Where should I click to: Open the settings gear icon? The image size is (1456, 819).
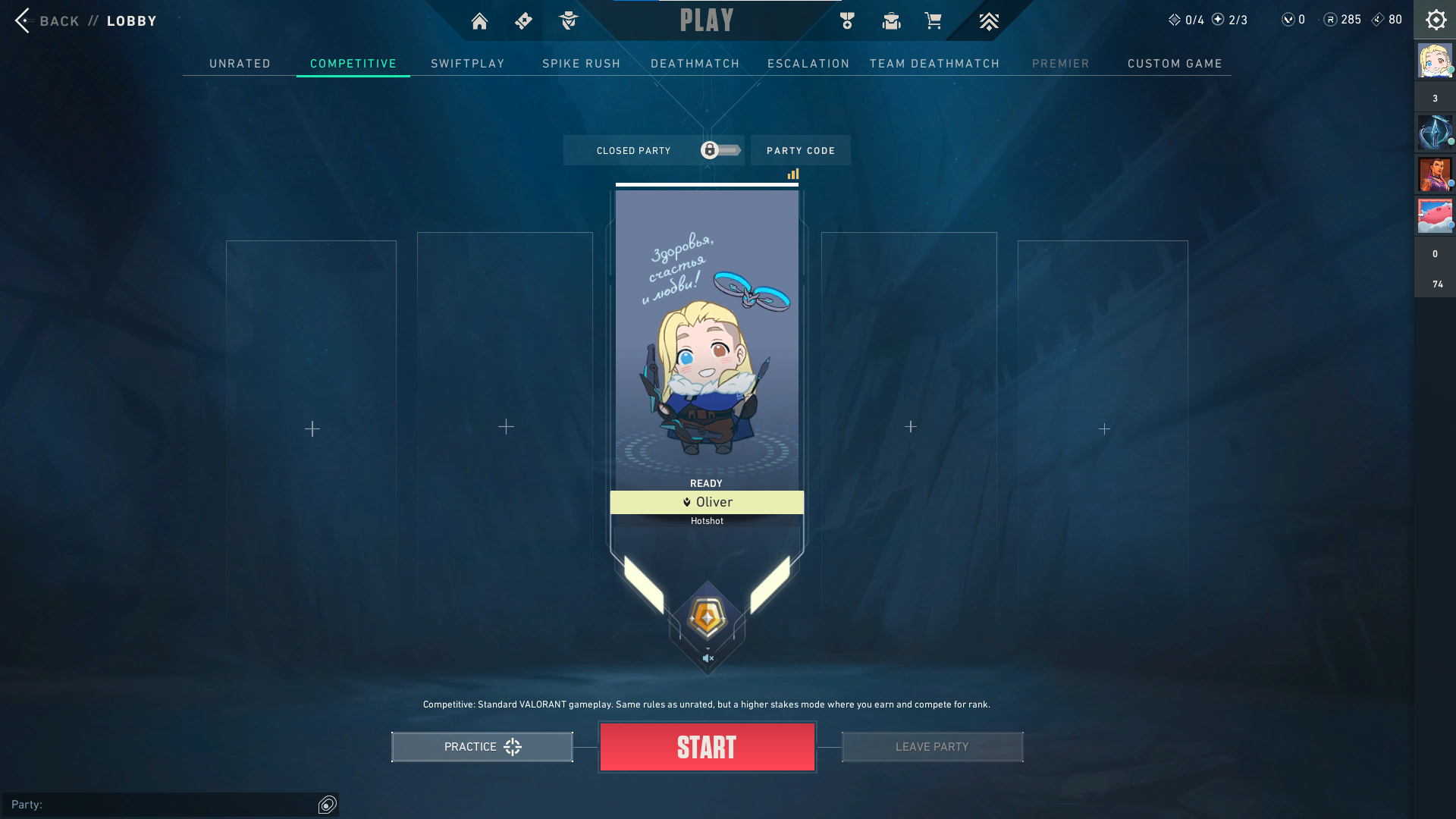click(x=1435, y=20)
